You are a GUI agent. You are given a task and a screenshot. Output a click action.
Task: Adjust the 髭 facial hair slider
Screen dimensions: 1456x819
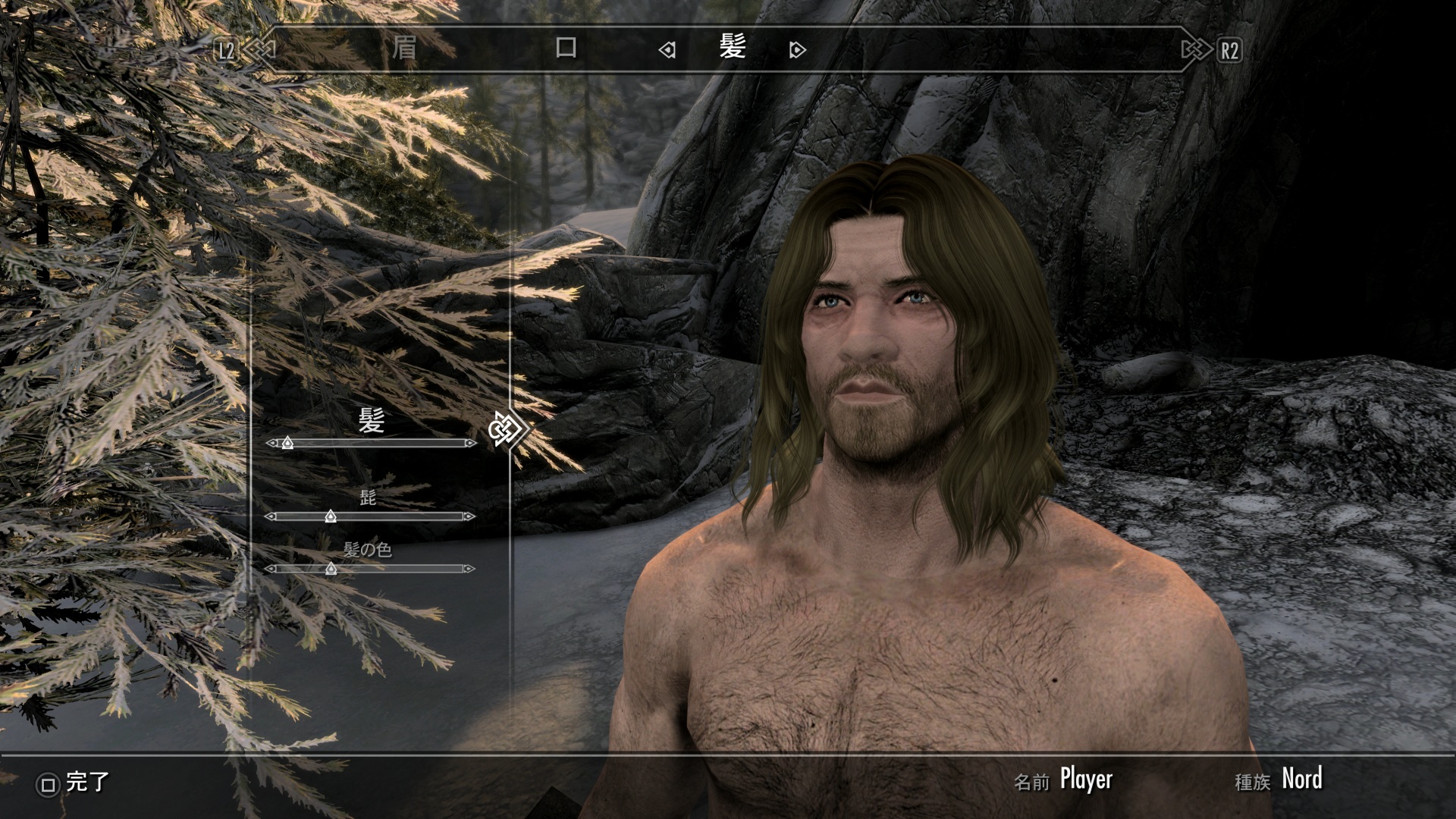click(331, 516)
